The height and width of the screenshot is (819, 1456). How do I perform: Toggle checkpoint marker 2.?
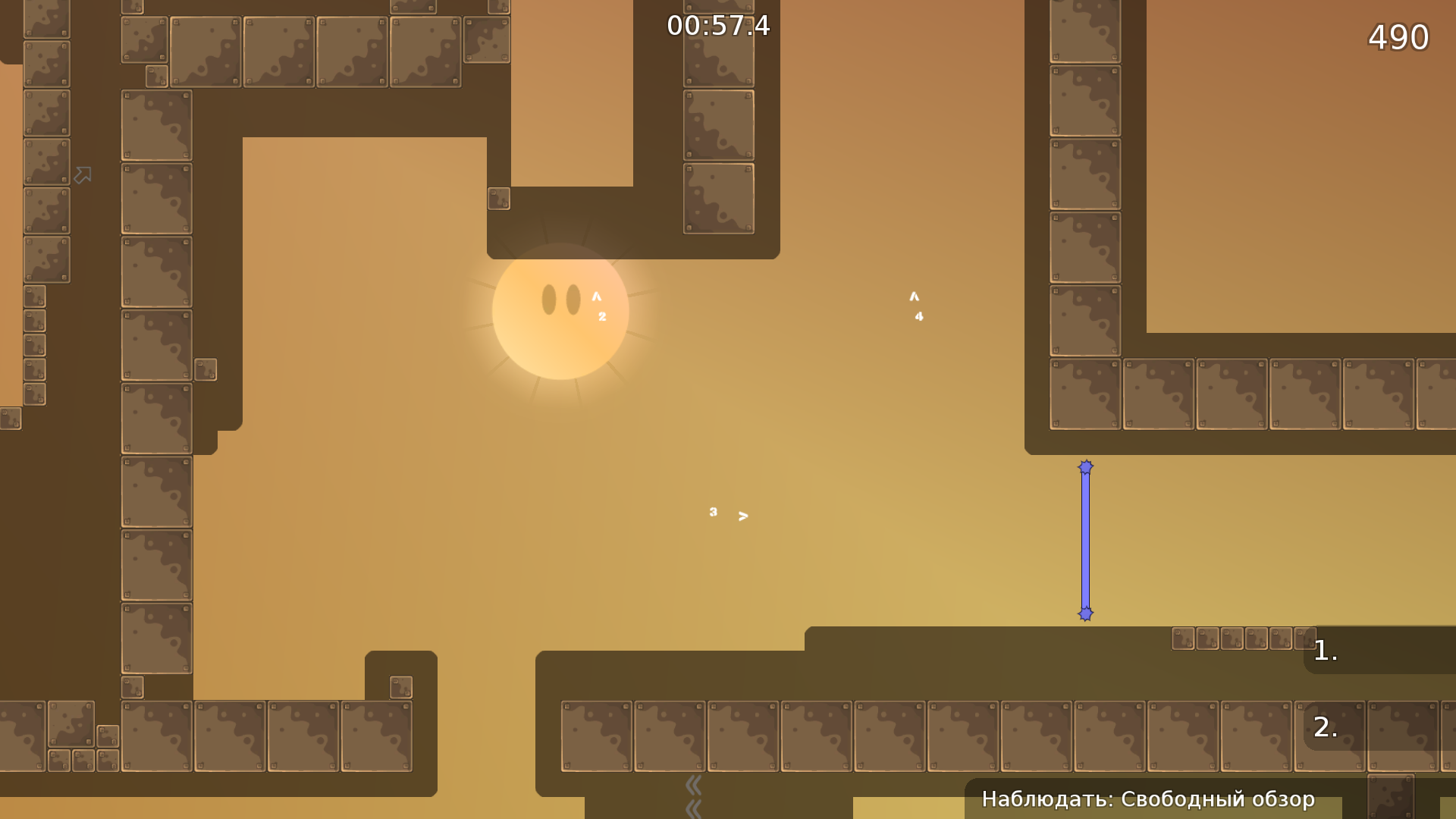(x=1324, y=726)
